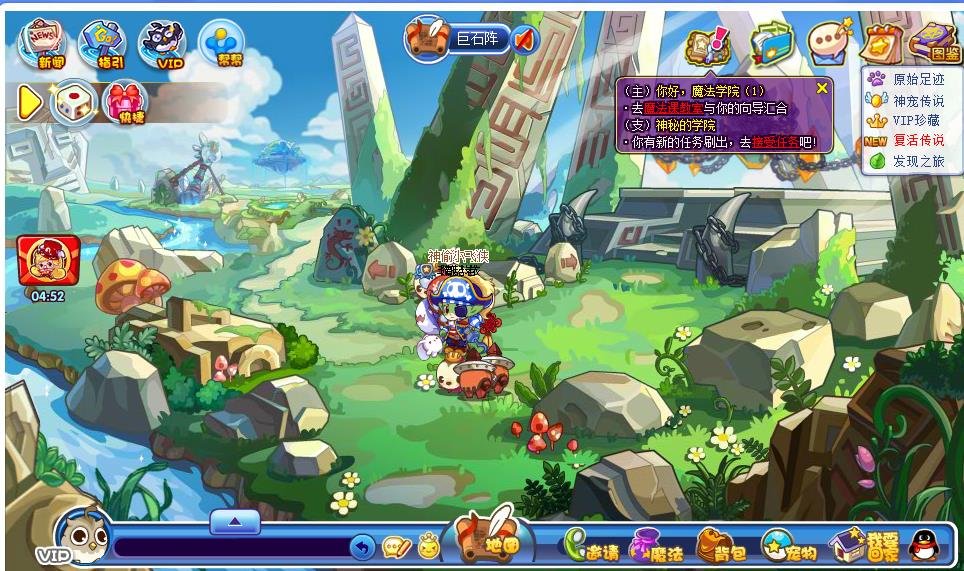Open the VIP owl icon
Screen dimensions: 964x571
[162, 44]
